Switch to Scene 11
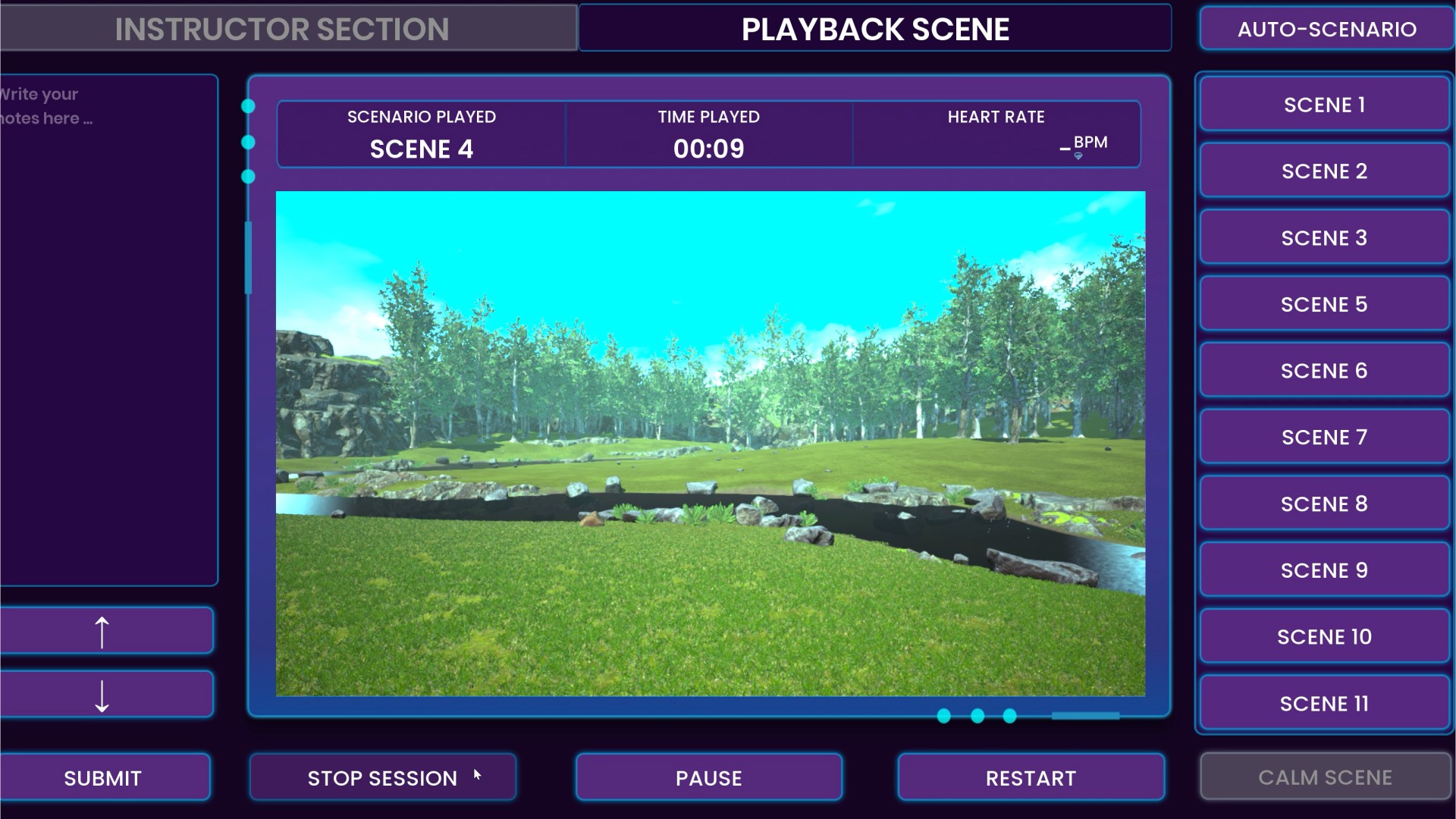This screenshot has height=819, width=1456. coord(1324,704)
